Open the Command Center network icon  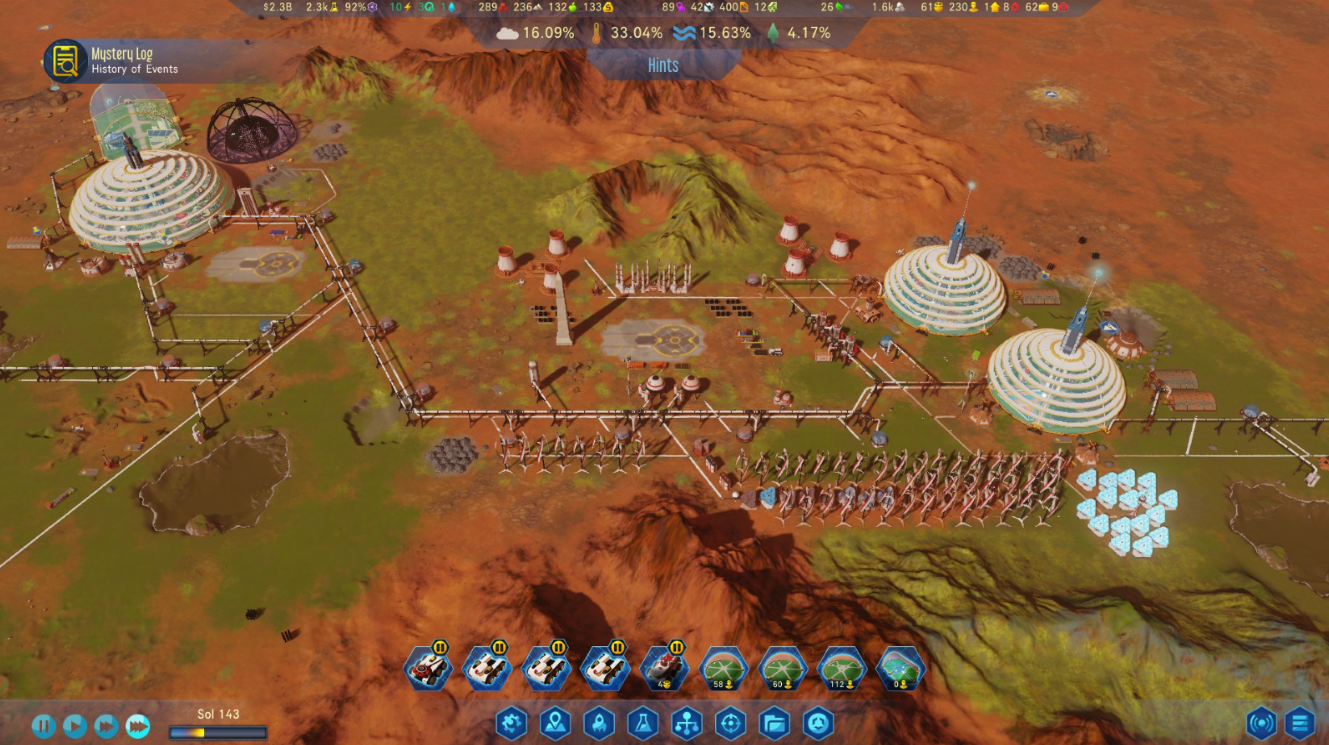point(686,724)
